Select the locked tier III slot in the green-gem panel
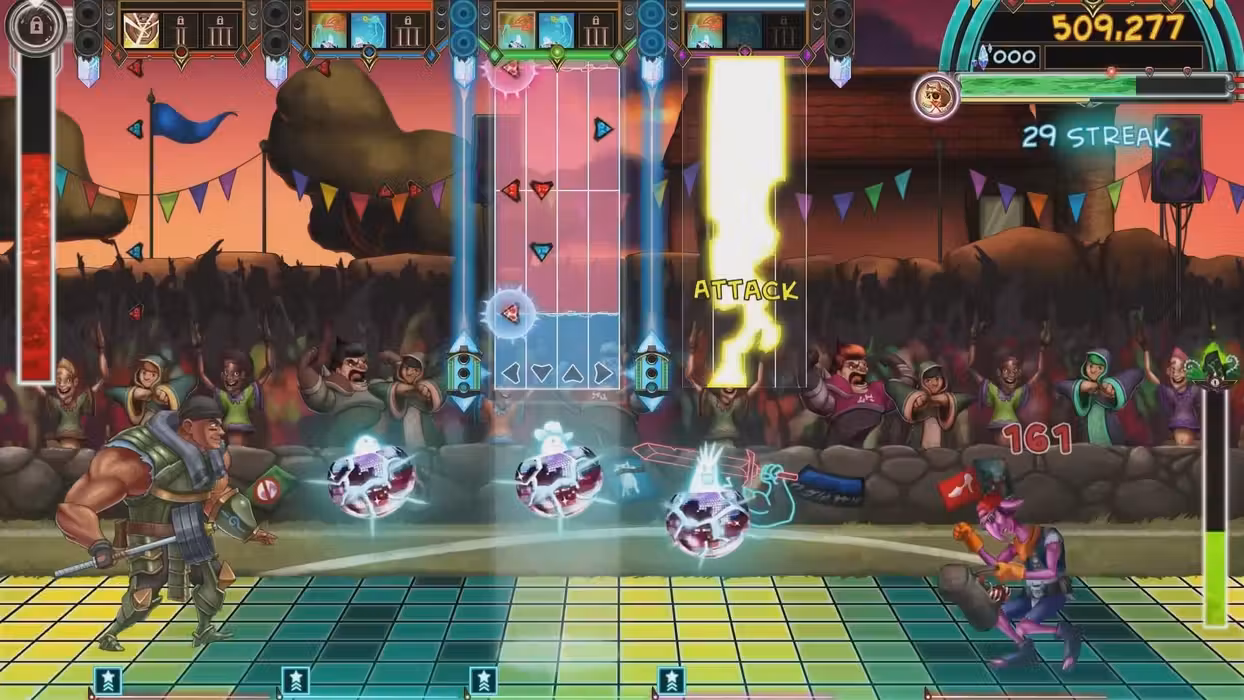Image resolution: width=1244 pixels, height=700 pixels. pos(597,30)
